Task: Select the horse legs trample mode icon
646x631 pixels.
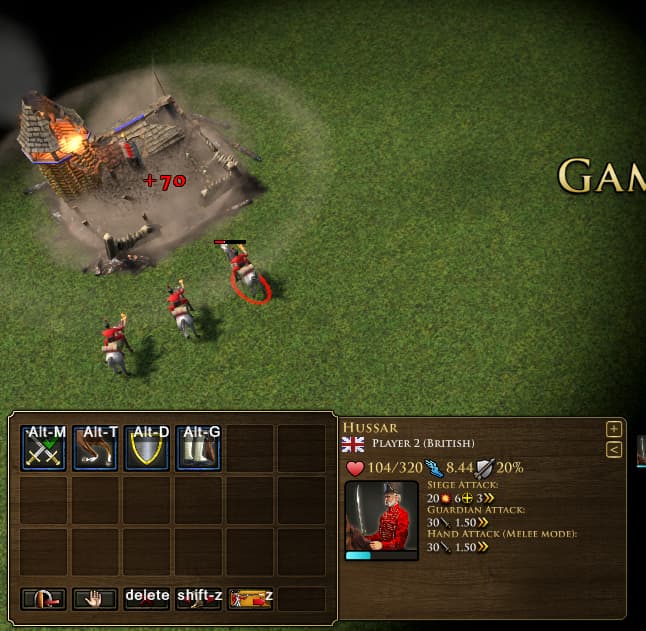Action: click(x=95, y=448)
